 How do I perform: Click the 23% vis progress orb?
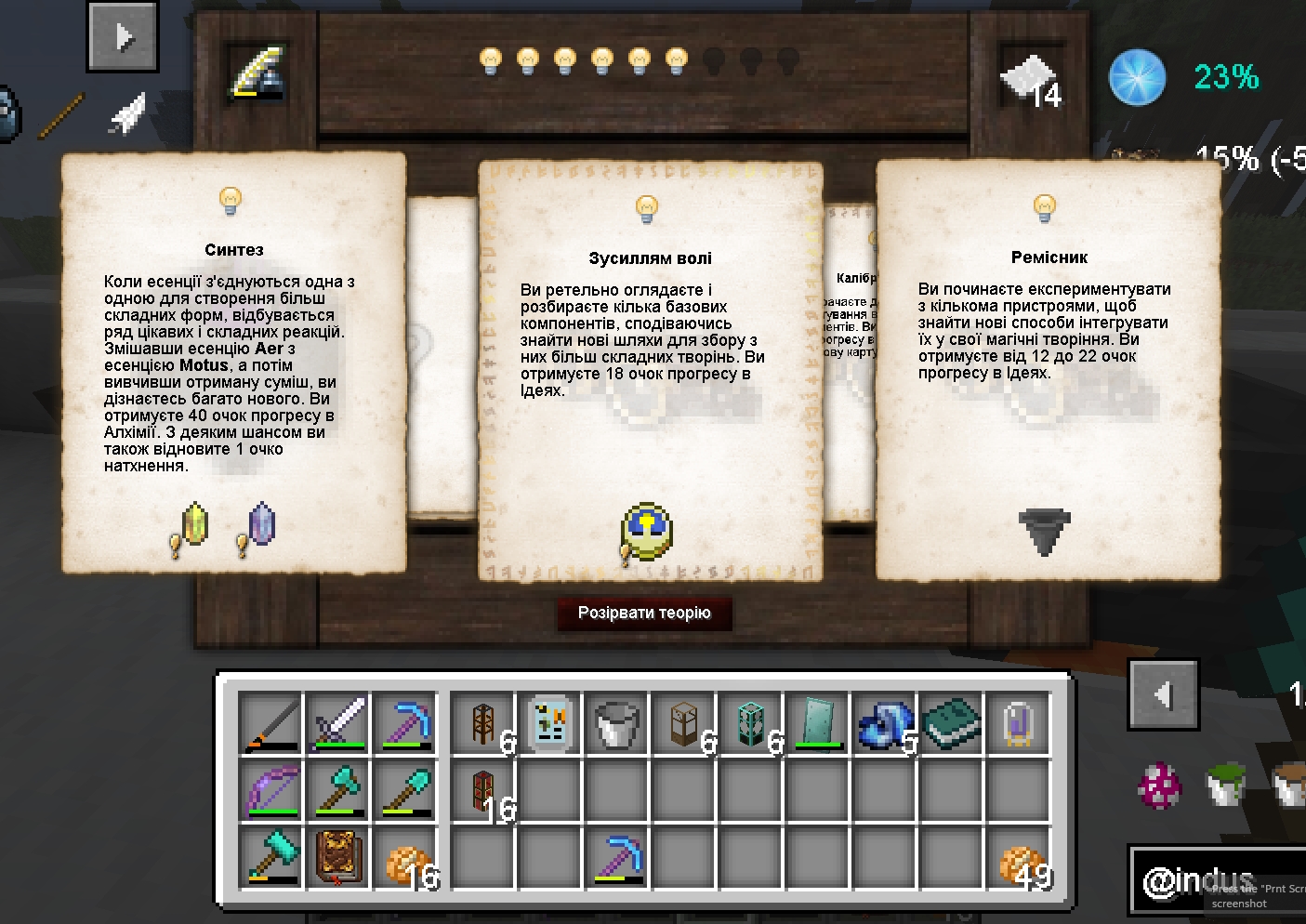point(1136,77)
